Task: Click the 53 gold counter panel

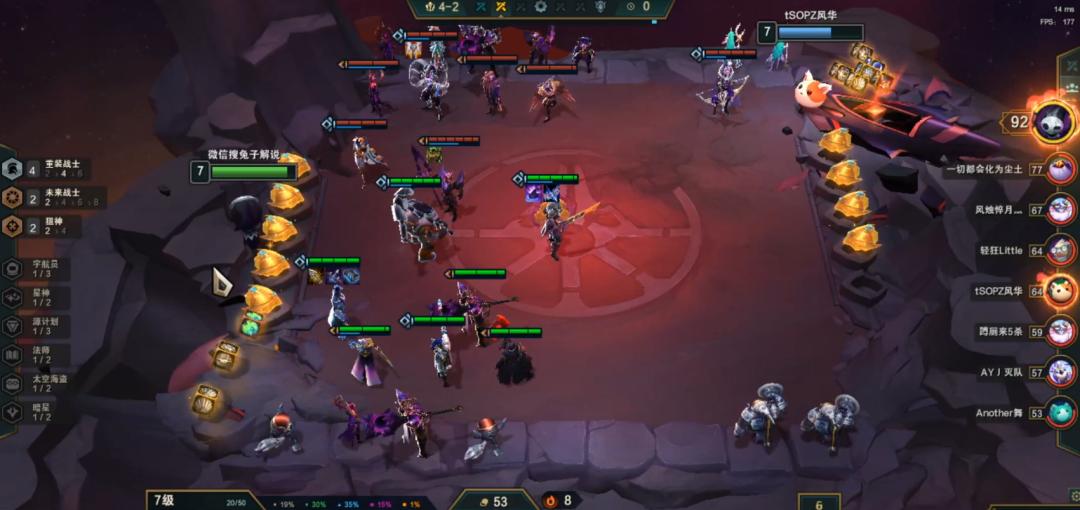Action: point(494,501)
